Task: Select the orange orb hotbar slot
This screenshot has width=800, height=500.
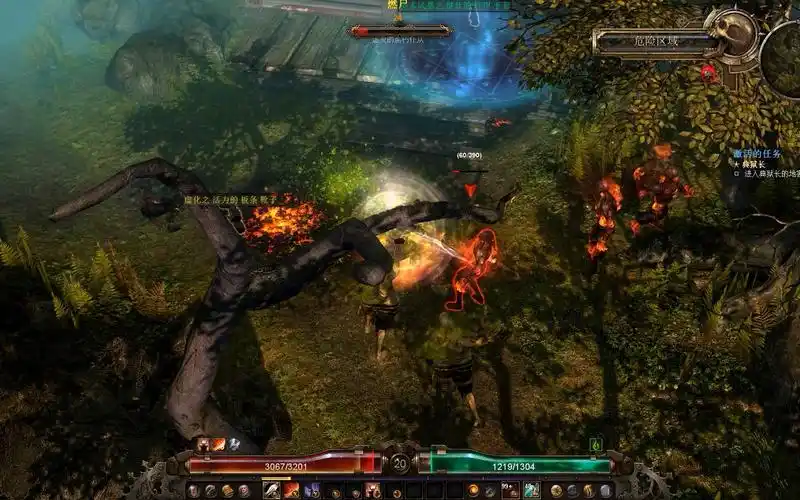Action: [x=473, y=490]
